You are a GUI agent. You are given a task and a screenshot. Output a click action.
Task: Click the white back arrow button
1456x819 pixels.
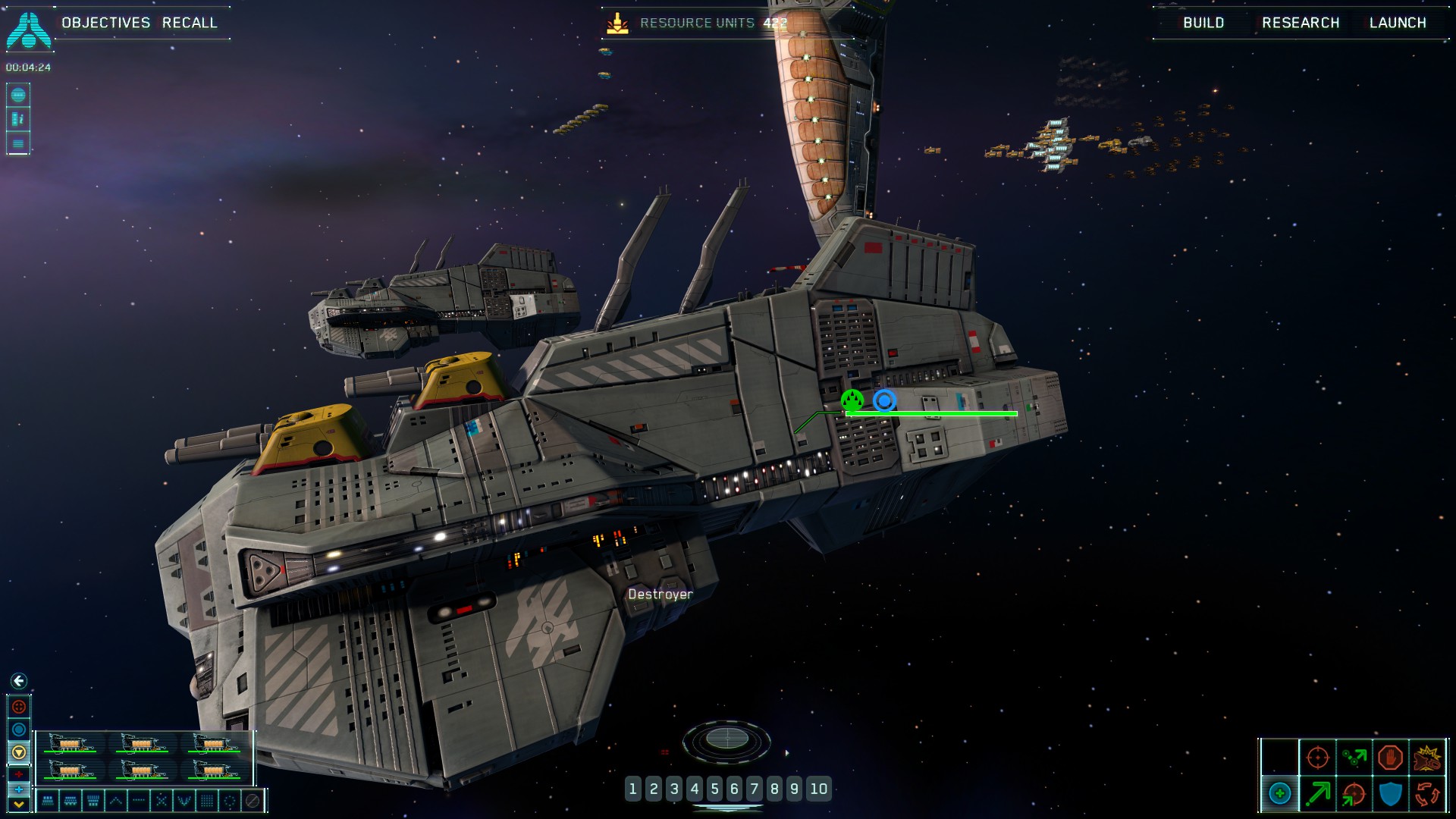click(x=19, y=681)
